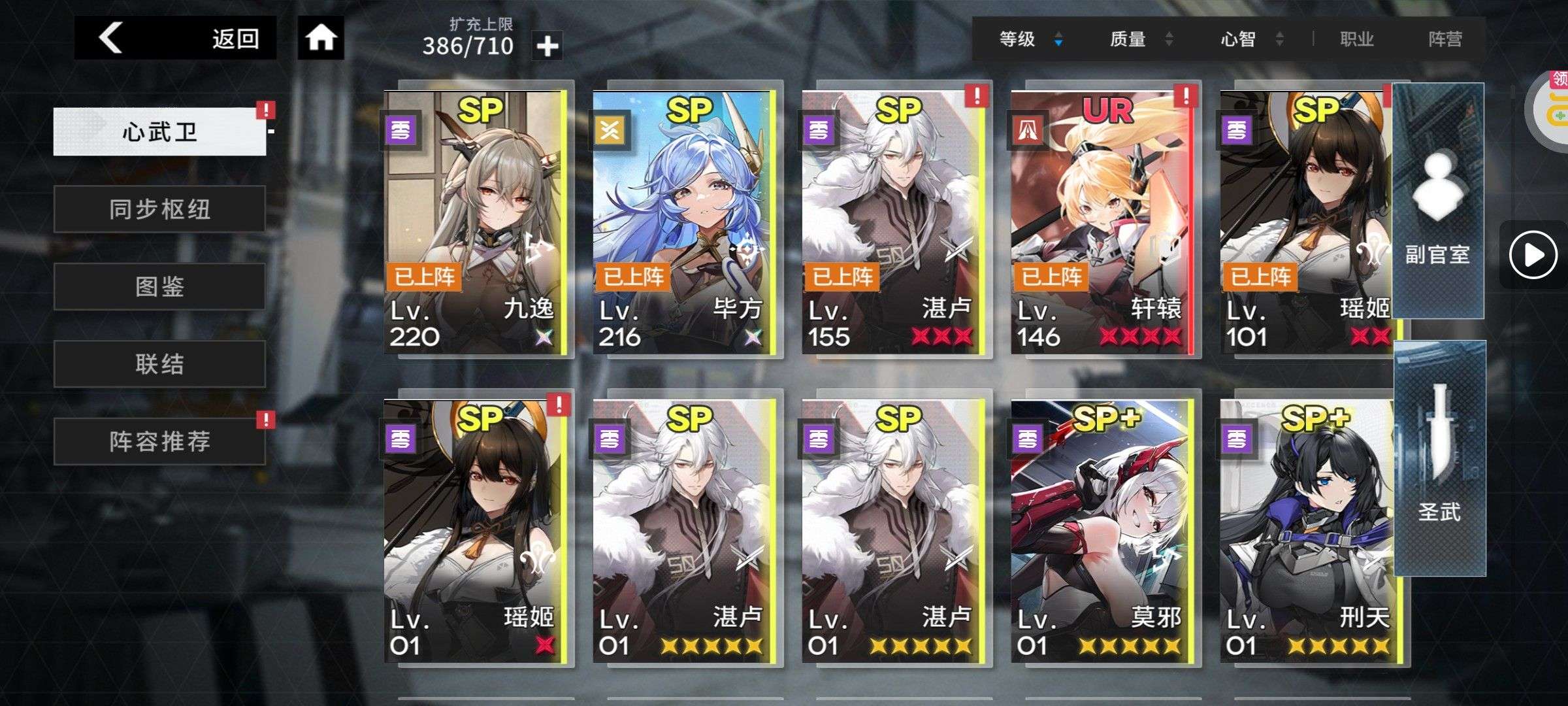Click the home icon beside 返回
The image size is (1568, 706).
point(319,39)
